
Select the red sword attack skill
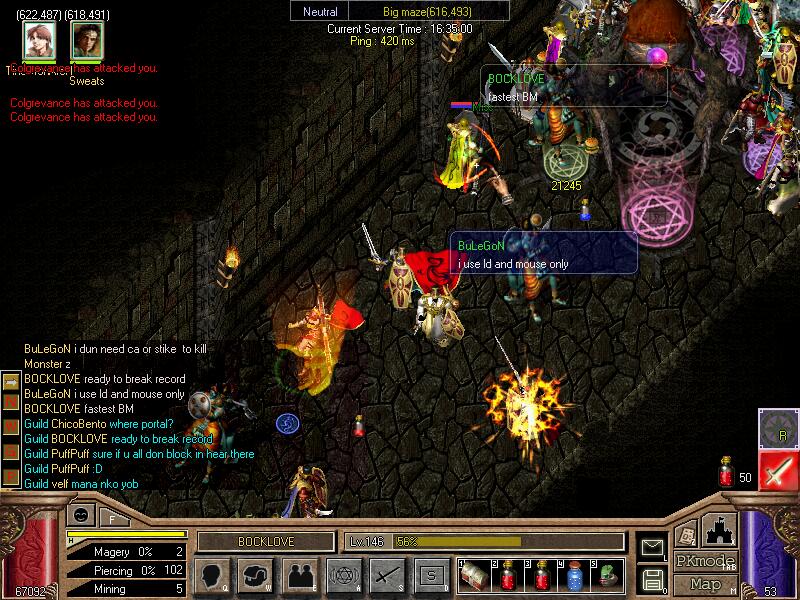coord(778,470)
